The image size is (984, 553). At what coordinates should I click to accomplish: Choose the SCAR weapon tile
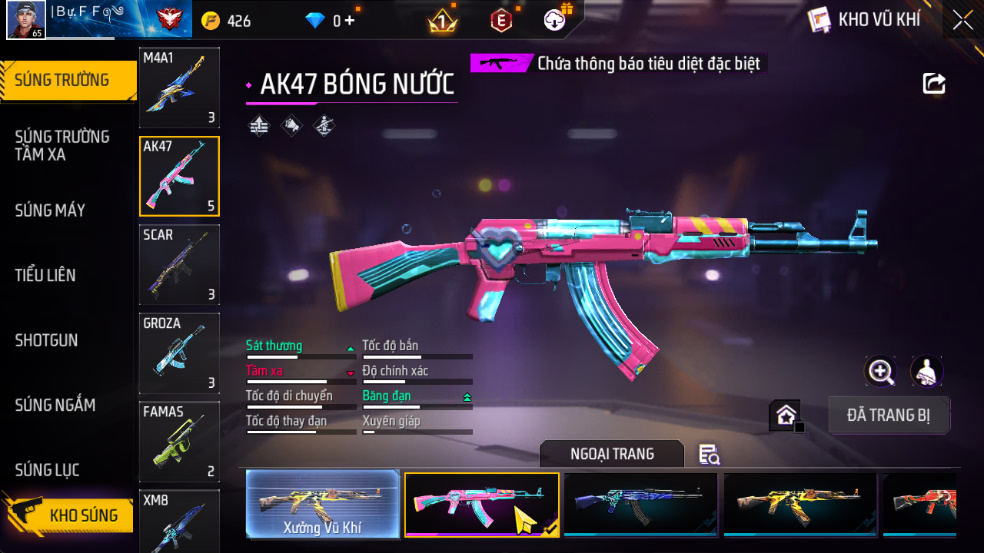pyautogui.click(x=179, y=264)
